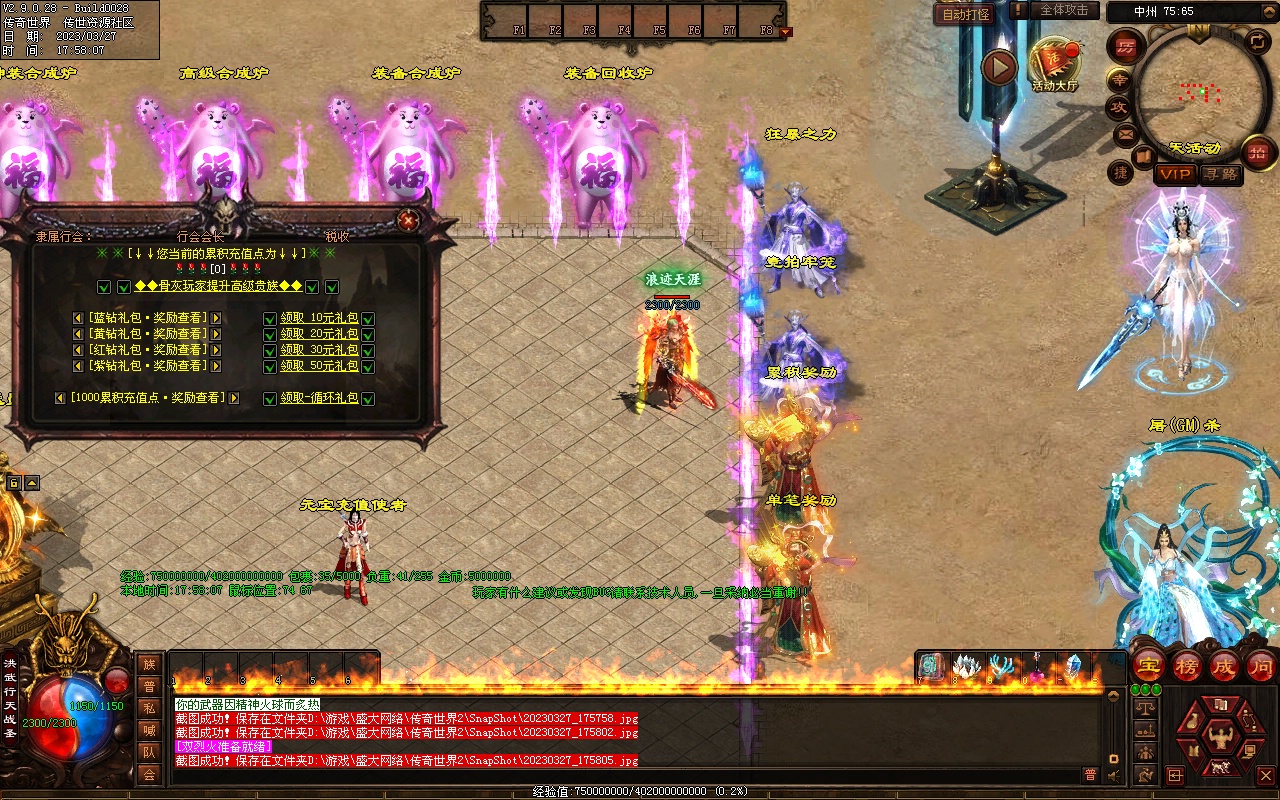Activate the 寻路 pathfinding button
This screenshot has height=800, width=1280.
tap(1220, 174)
